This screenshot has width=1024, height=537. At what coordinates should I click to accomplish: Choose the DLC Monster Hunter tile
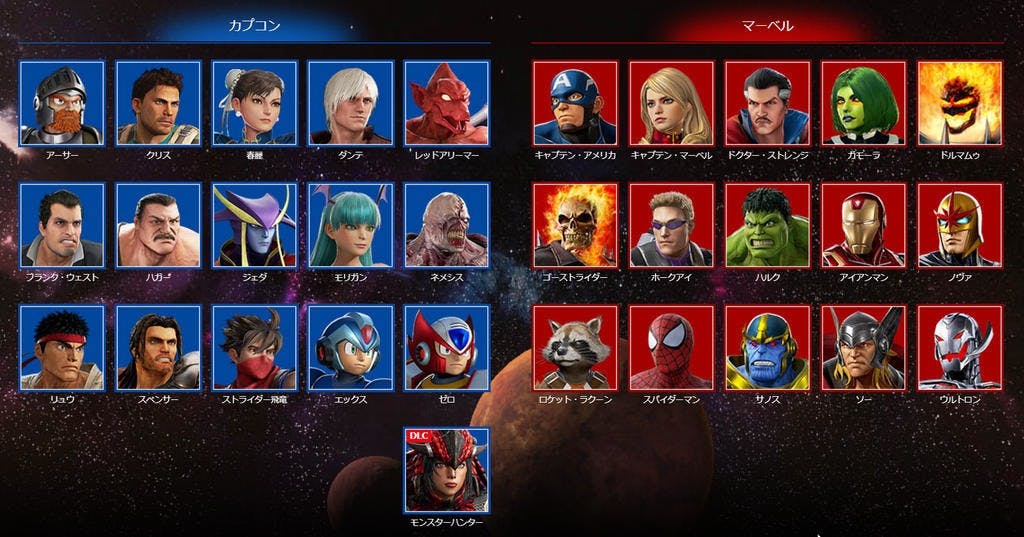tap(446, 470)
